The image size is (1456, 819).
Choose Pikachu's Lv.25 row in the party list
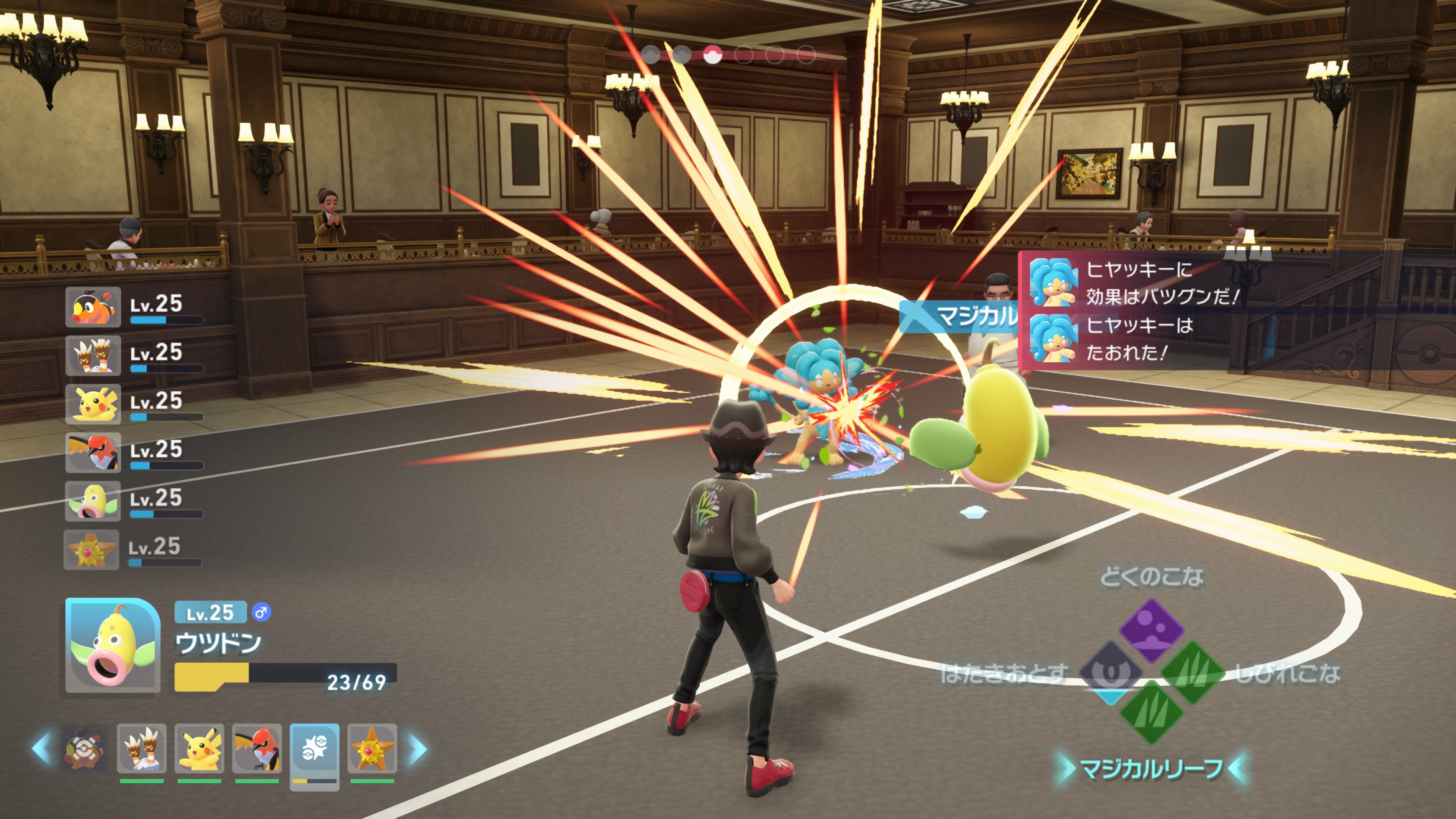pyautogui.click(x=135, y=404)
